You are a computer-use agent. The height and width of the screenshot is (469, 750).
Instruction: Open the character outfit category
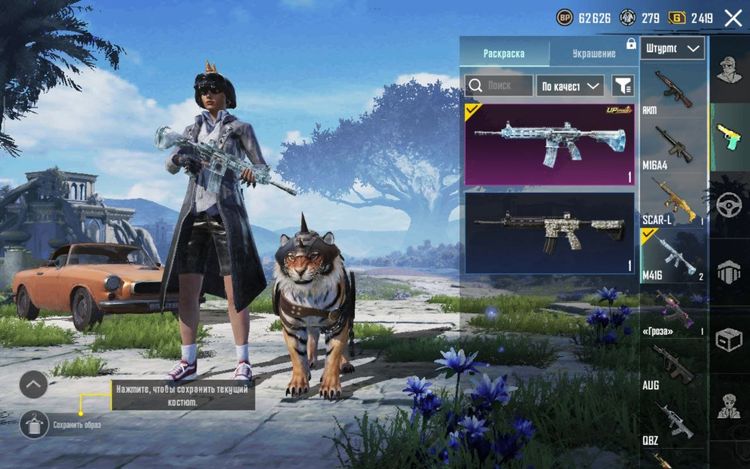[x=728, y=72]
